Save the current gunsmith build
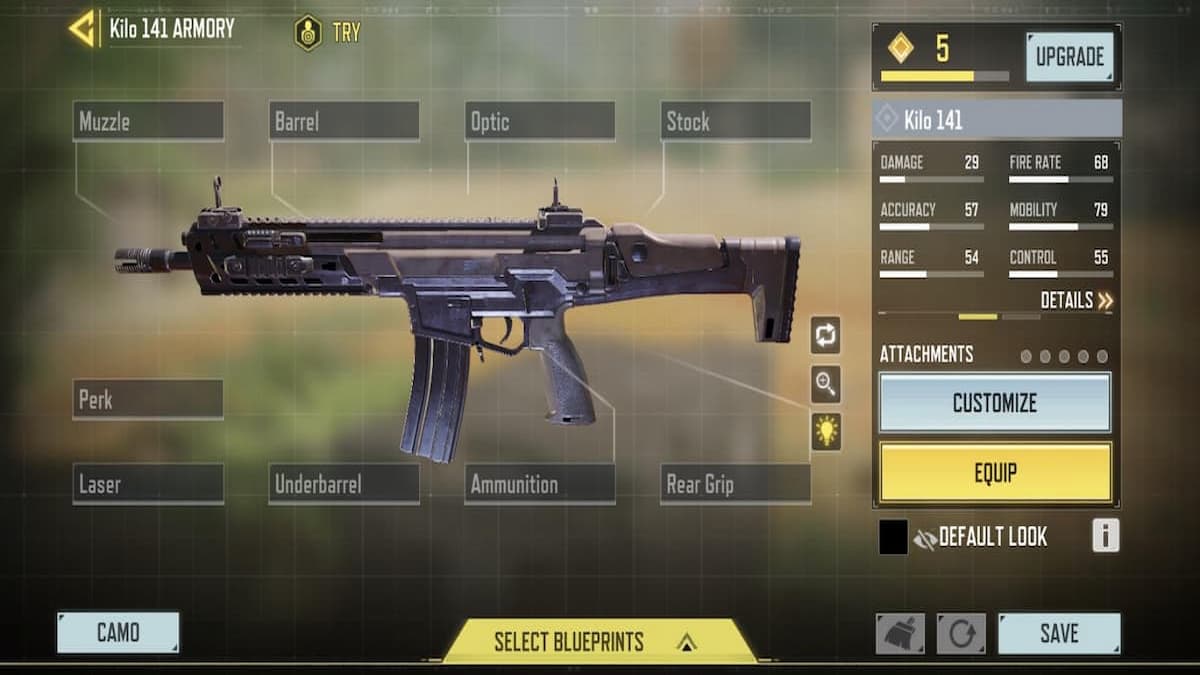This screenshot has height=675, width=1200. (1058, 633)
